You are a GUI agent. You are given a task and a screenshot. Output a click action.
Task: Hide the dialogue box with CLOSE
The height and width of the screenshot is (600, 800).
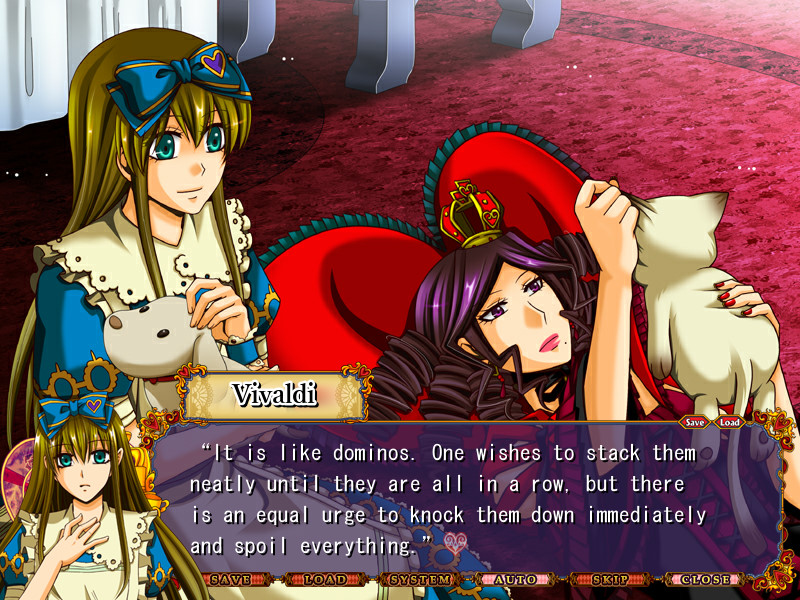point(705,579)
